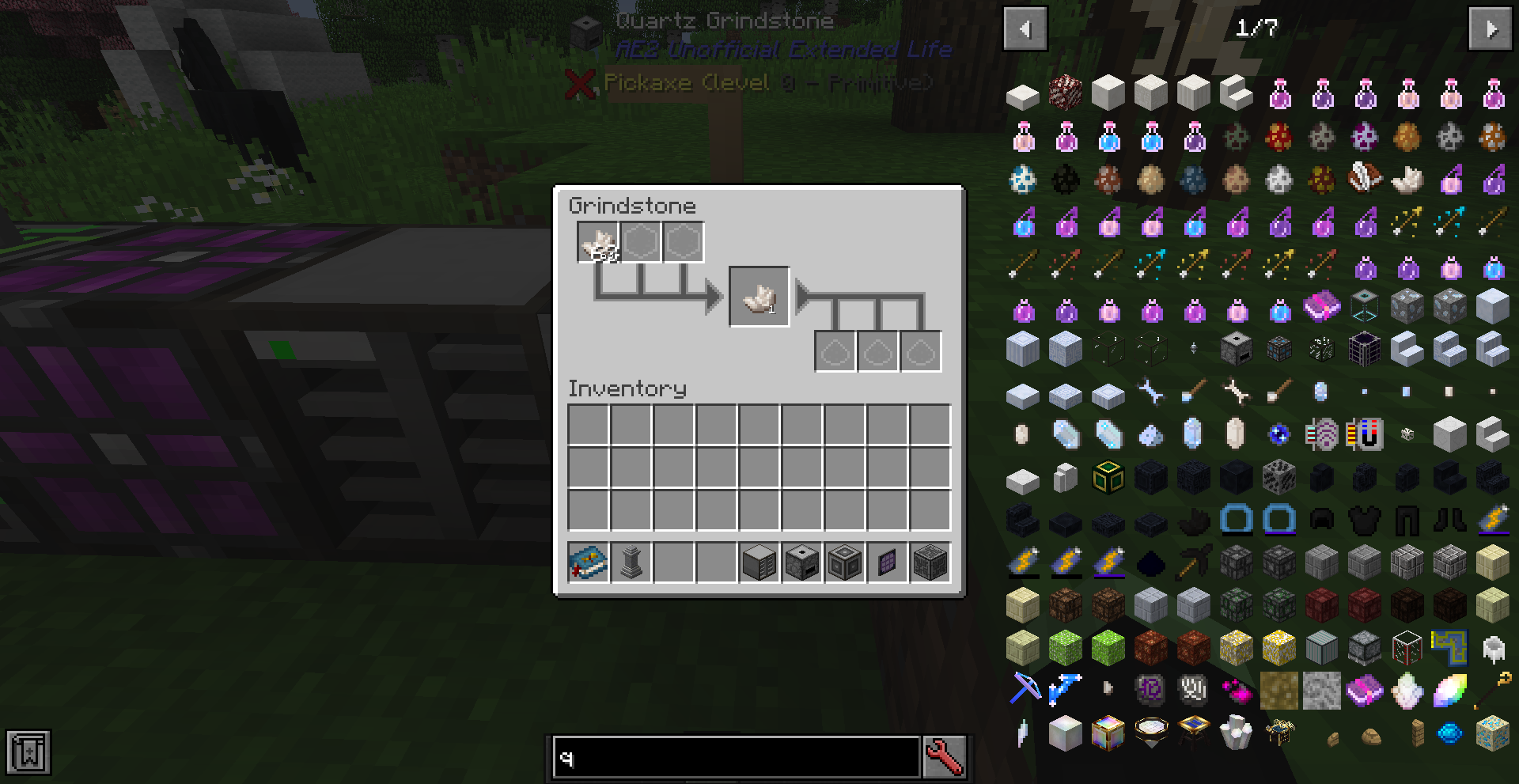Select the furnace block in the hotbar

(801, 562)
